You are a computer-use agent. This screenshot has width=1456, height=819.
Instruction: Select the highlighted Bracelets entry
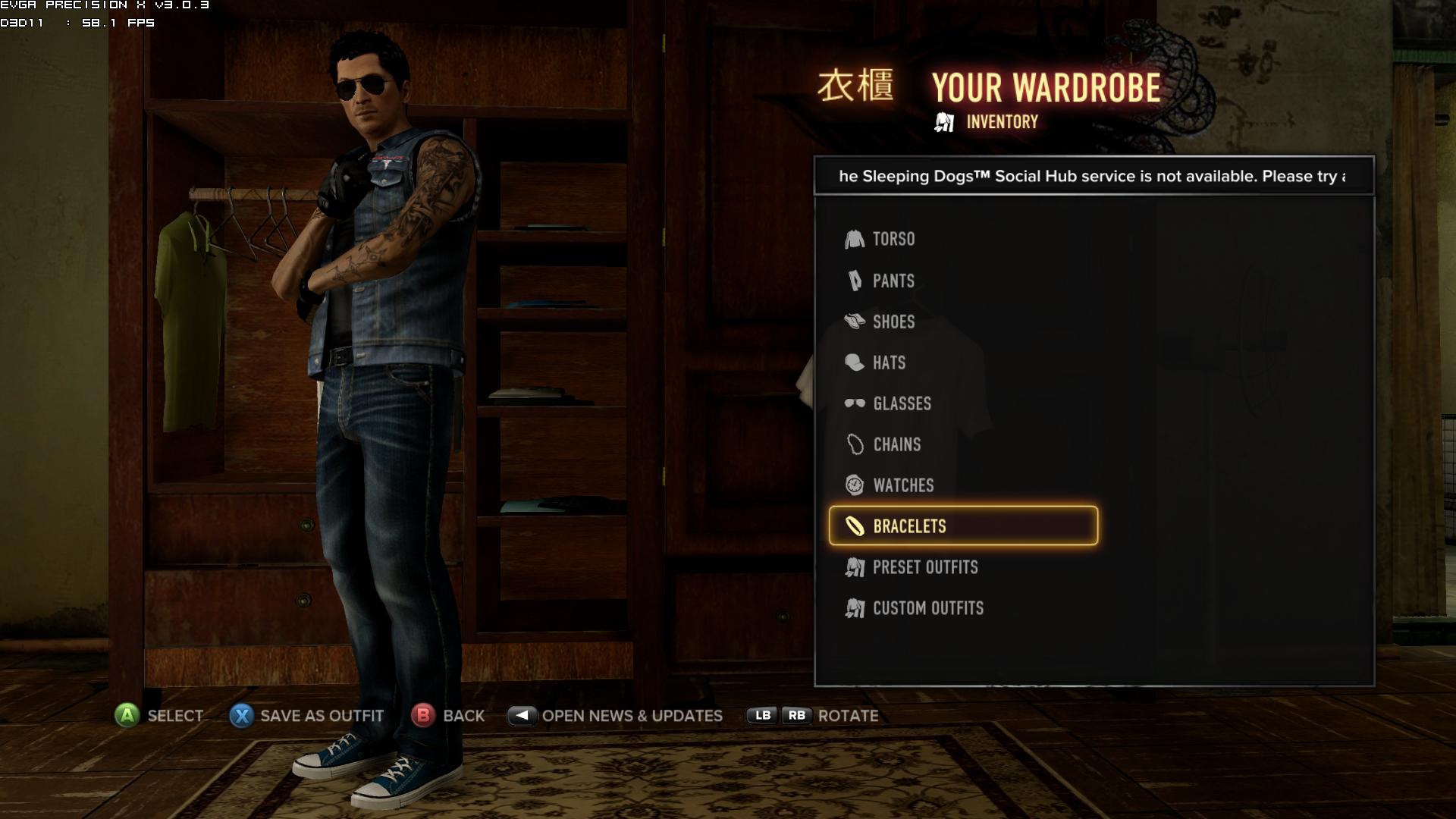coord(962,526)
